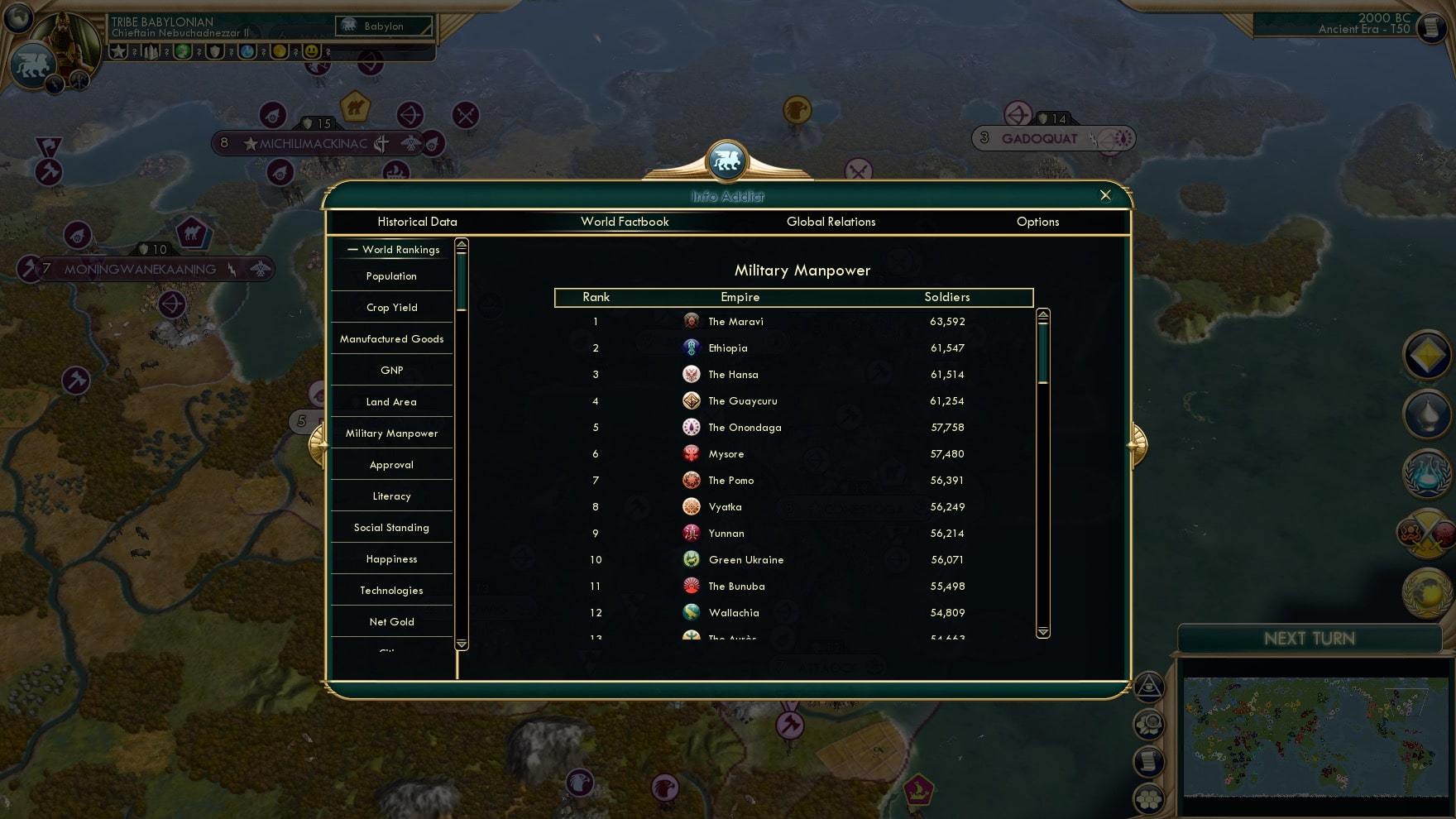Switch to the Global Relations tab
Screen dimensions: 1456x819
click(x=831, y=222)
